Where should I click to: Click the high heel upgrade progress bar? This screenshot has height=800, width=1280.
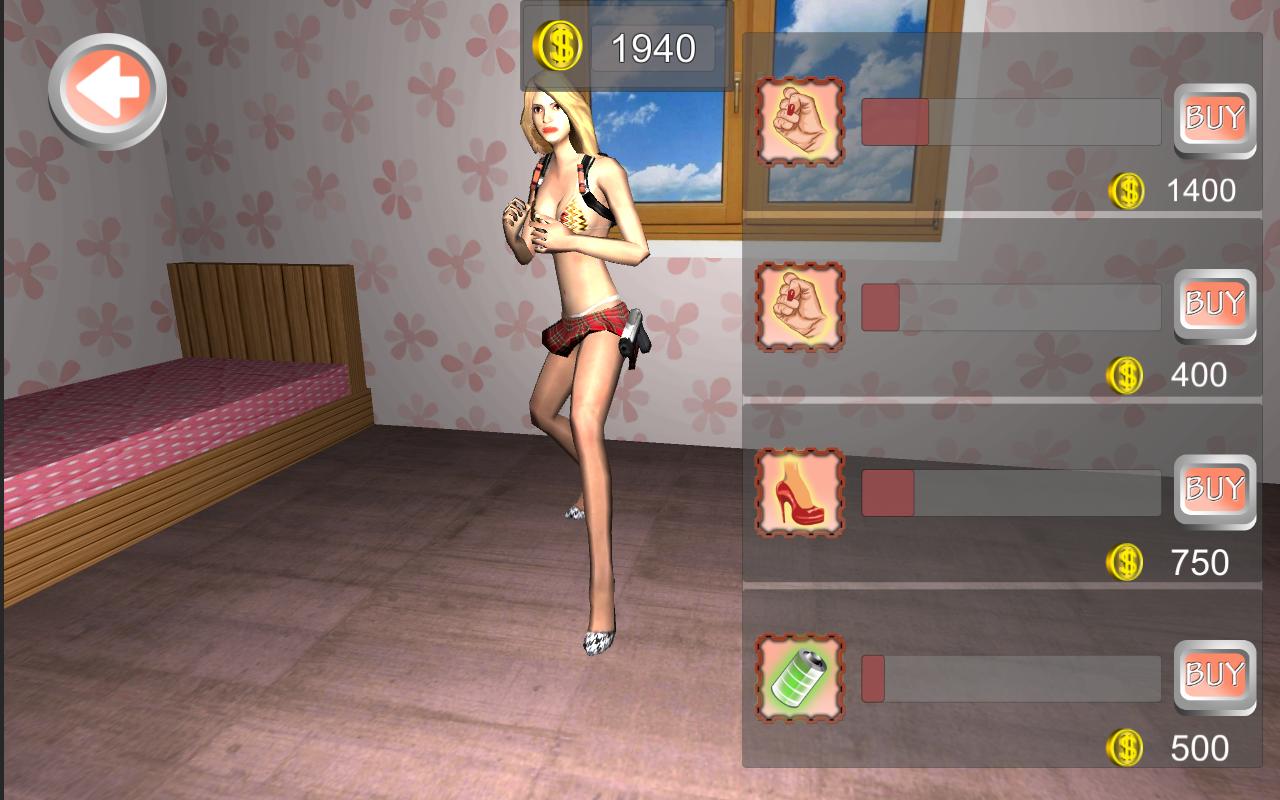click(x=1010, y=490)
